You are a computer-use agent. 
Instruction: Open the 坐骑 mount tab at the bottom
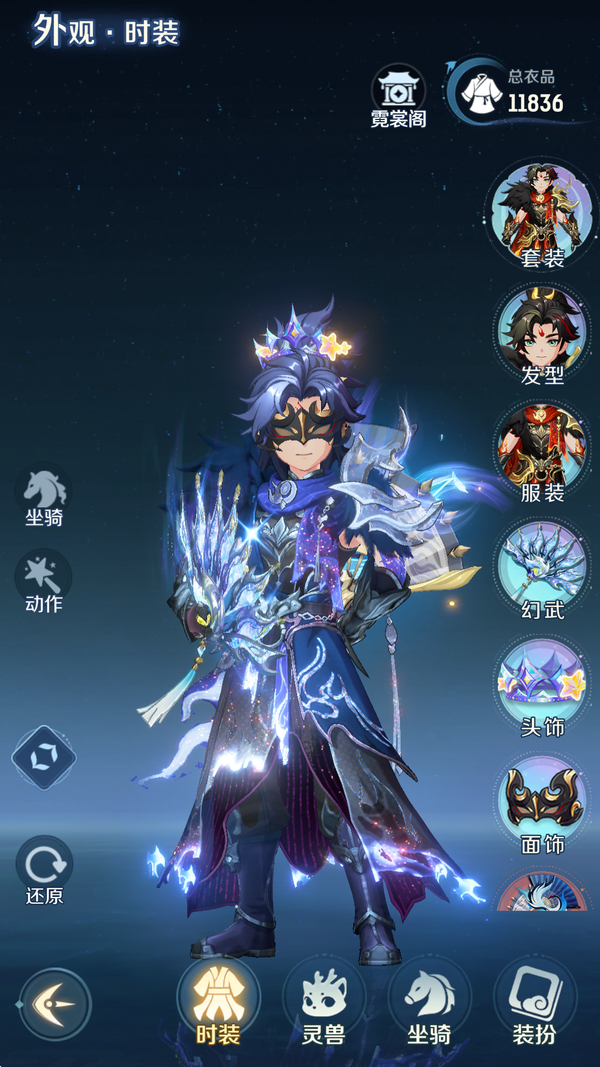click(x=429, y=1001)
